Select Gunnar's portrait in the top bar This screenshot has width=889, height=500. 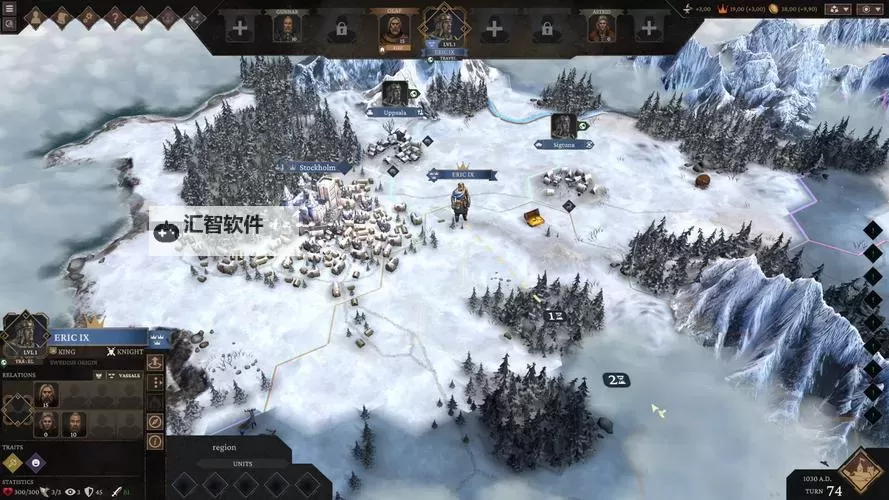click(288, 28)
